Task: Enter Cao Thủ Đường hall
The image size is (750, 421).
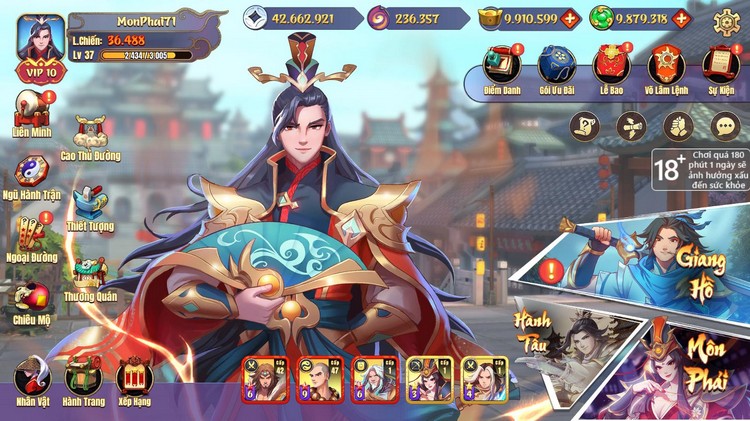Action: [90, 137]
